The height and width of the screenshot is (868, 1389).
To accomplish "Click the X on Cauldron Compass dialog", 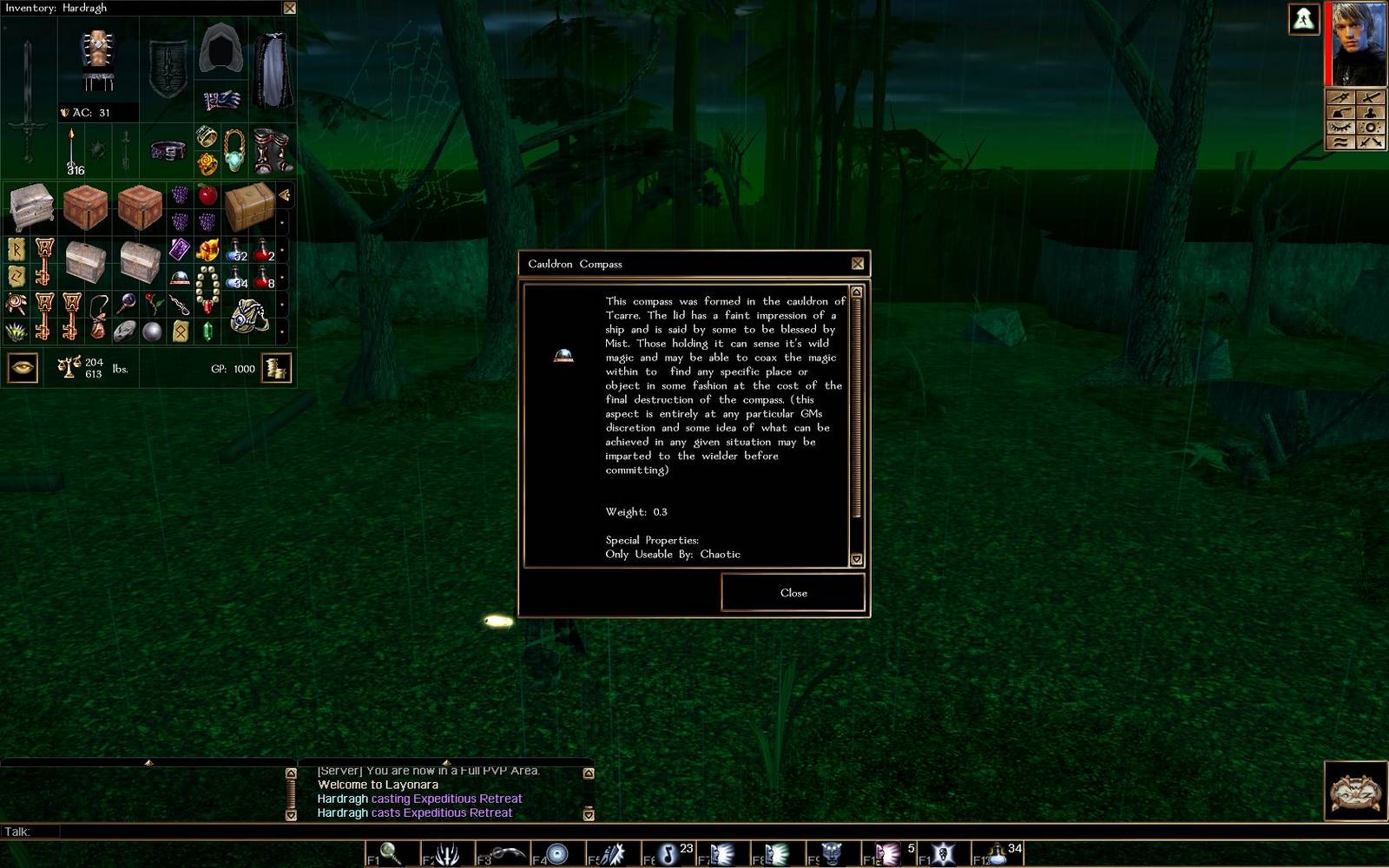I will point(858,264).
